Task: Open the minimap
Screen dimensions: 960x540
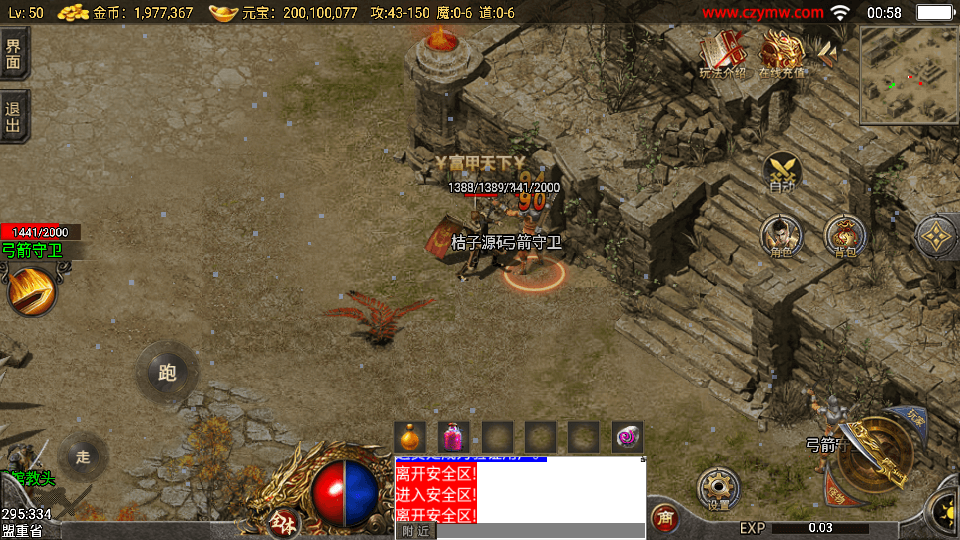Action: (x=908, y=74)
